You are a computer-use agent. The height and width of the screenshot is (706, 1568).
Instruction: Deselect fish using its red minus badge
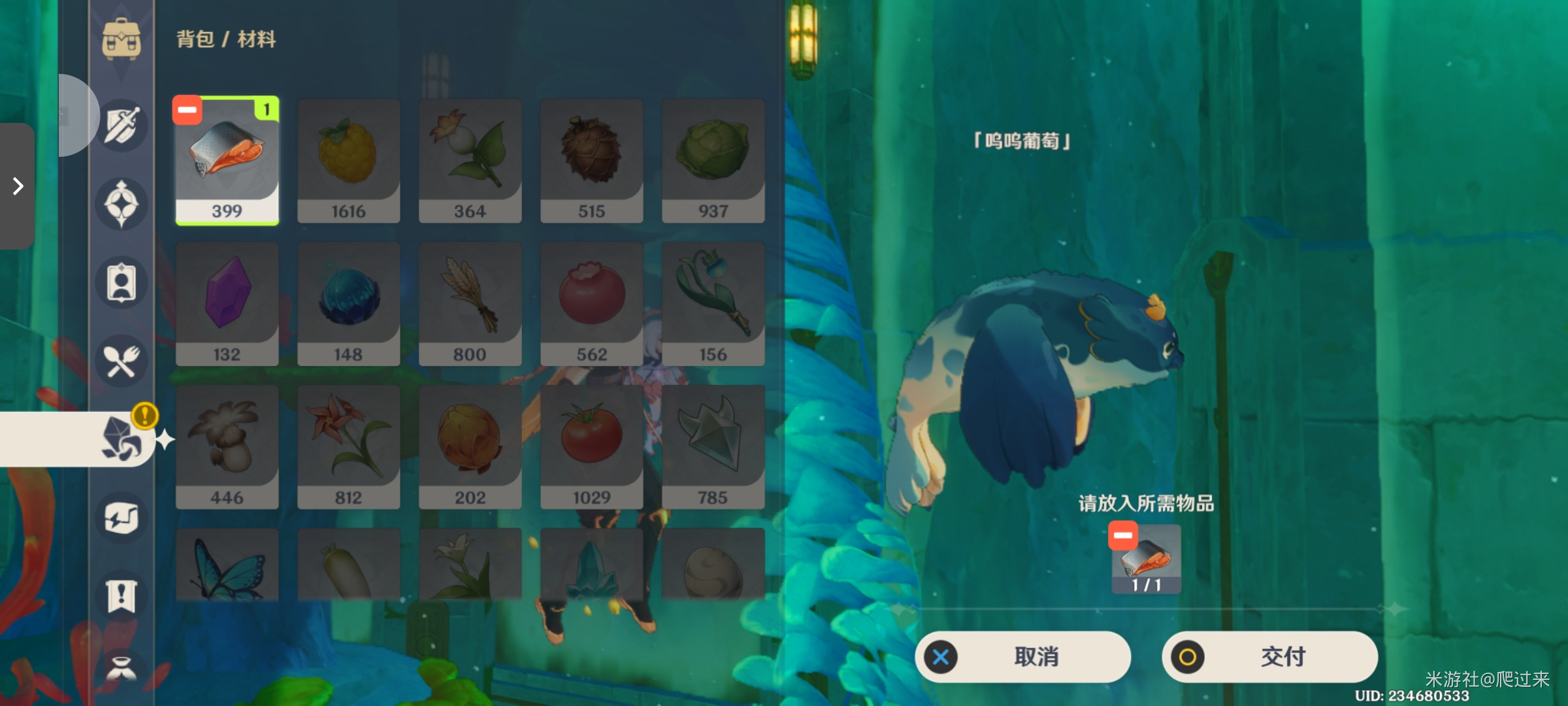click(188, 110)
